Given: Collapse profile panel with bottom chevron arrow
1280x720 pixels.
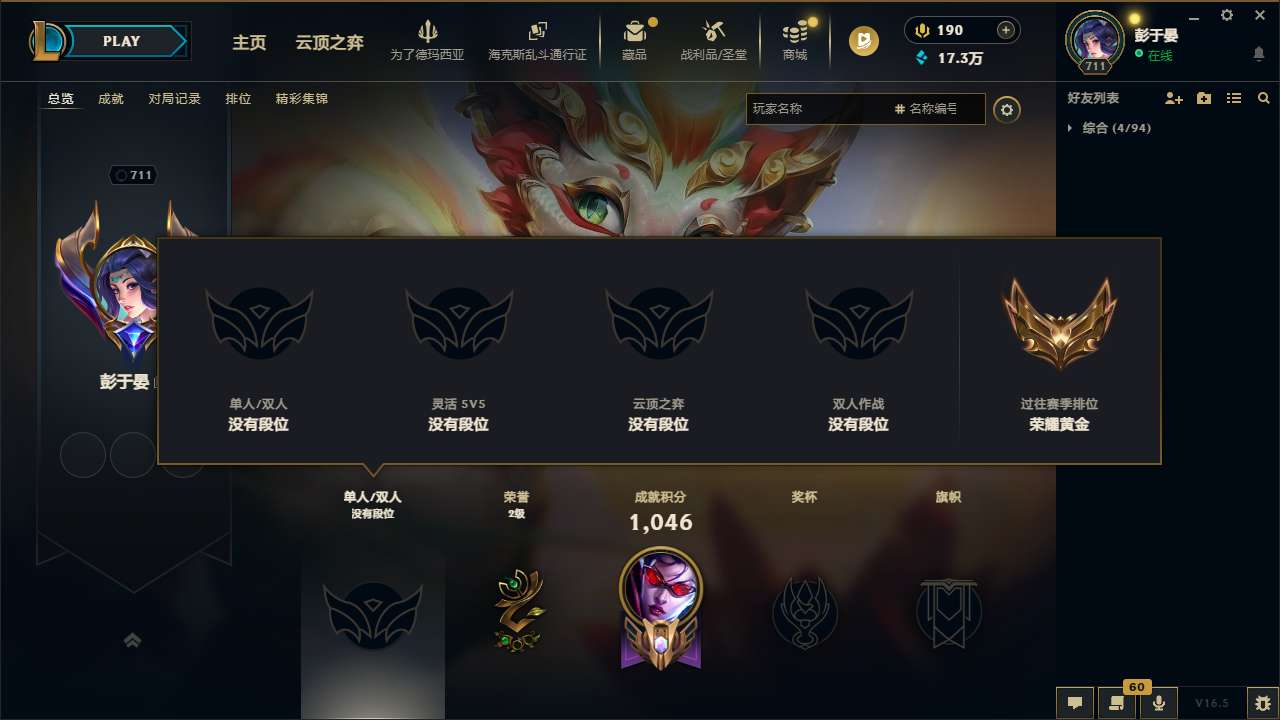Looking at the screenshot, I should [132, 640].
